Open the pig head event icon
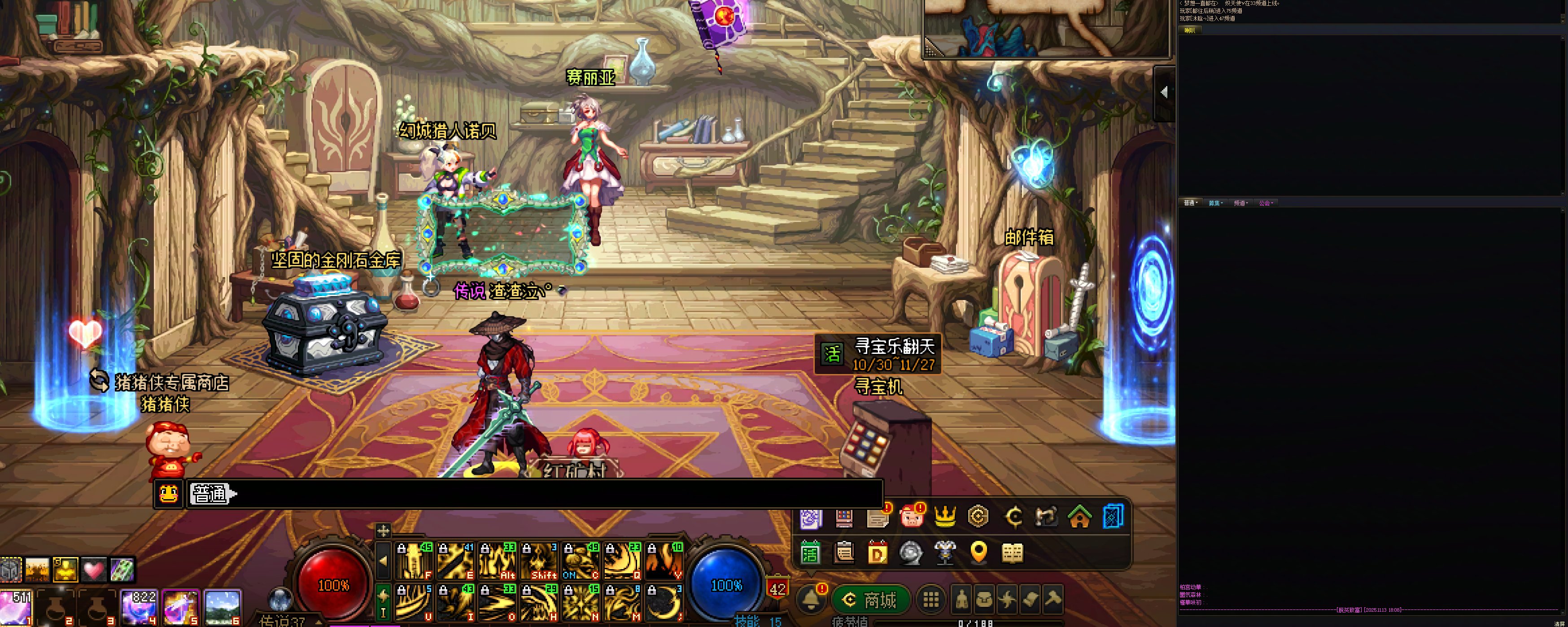The height and width of the screenshot is (627, 1568). 911,518
